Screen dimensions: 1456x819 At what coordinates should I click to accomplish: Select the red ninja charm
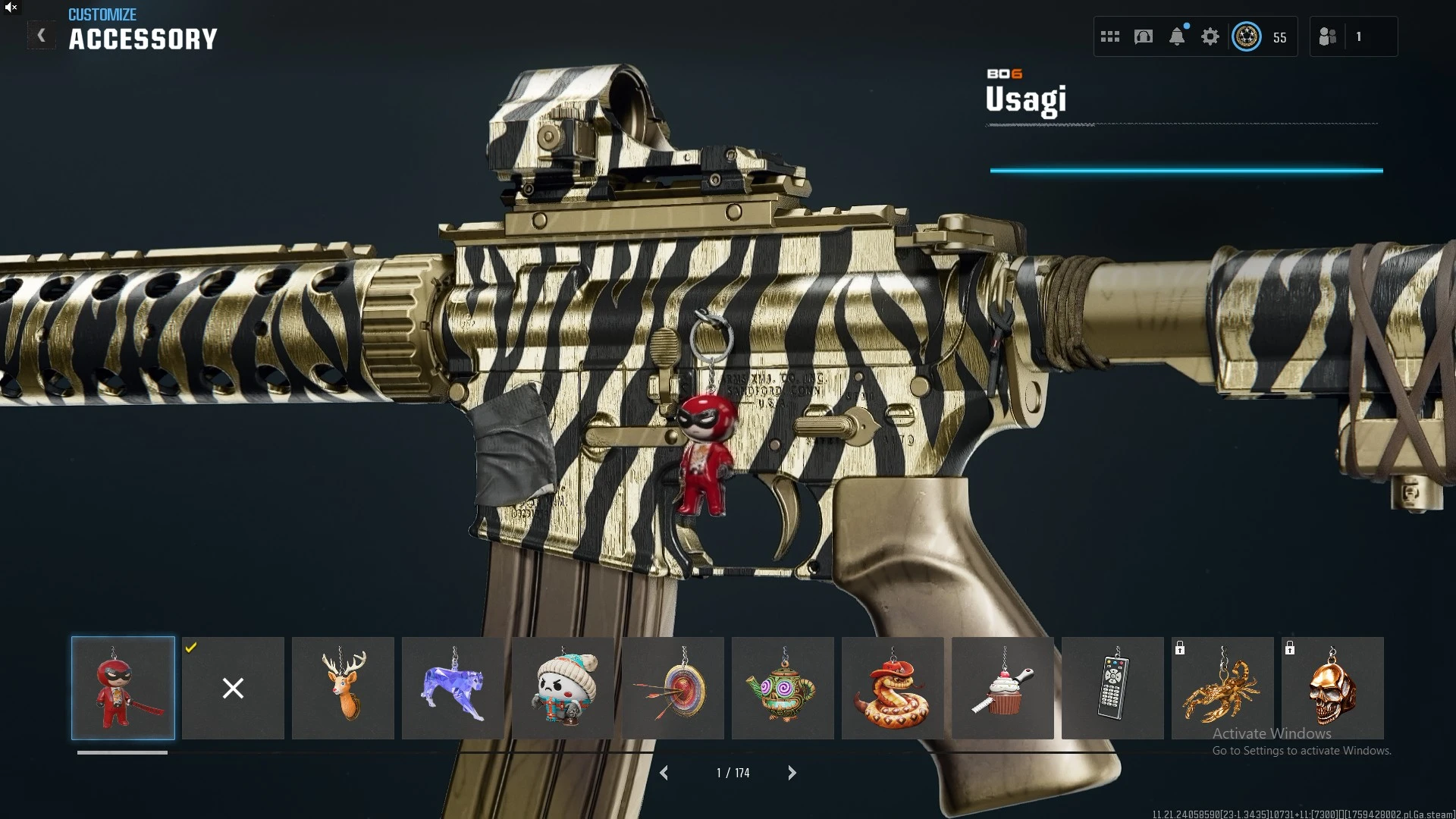click(123, 688)
